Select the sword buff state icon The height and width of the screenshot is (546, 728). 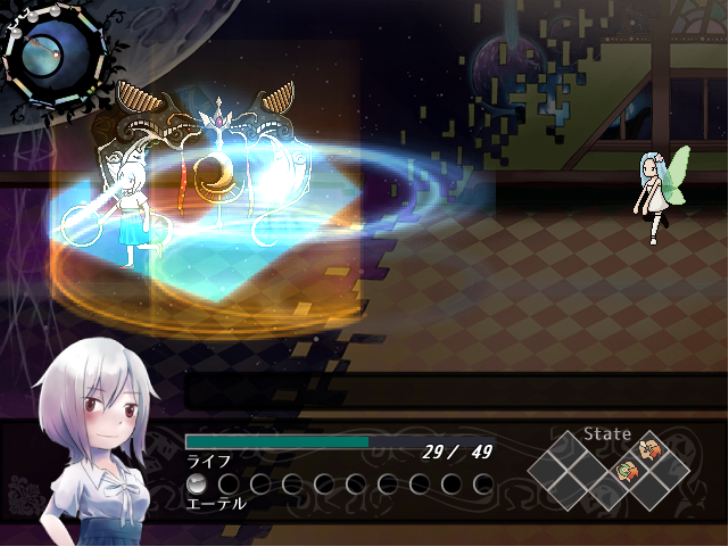click(649, 449)
